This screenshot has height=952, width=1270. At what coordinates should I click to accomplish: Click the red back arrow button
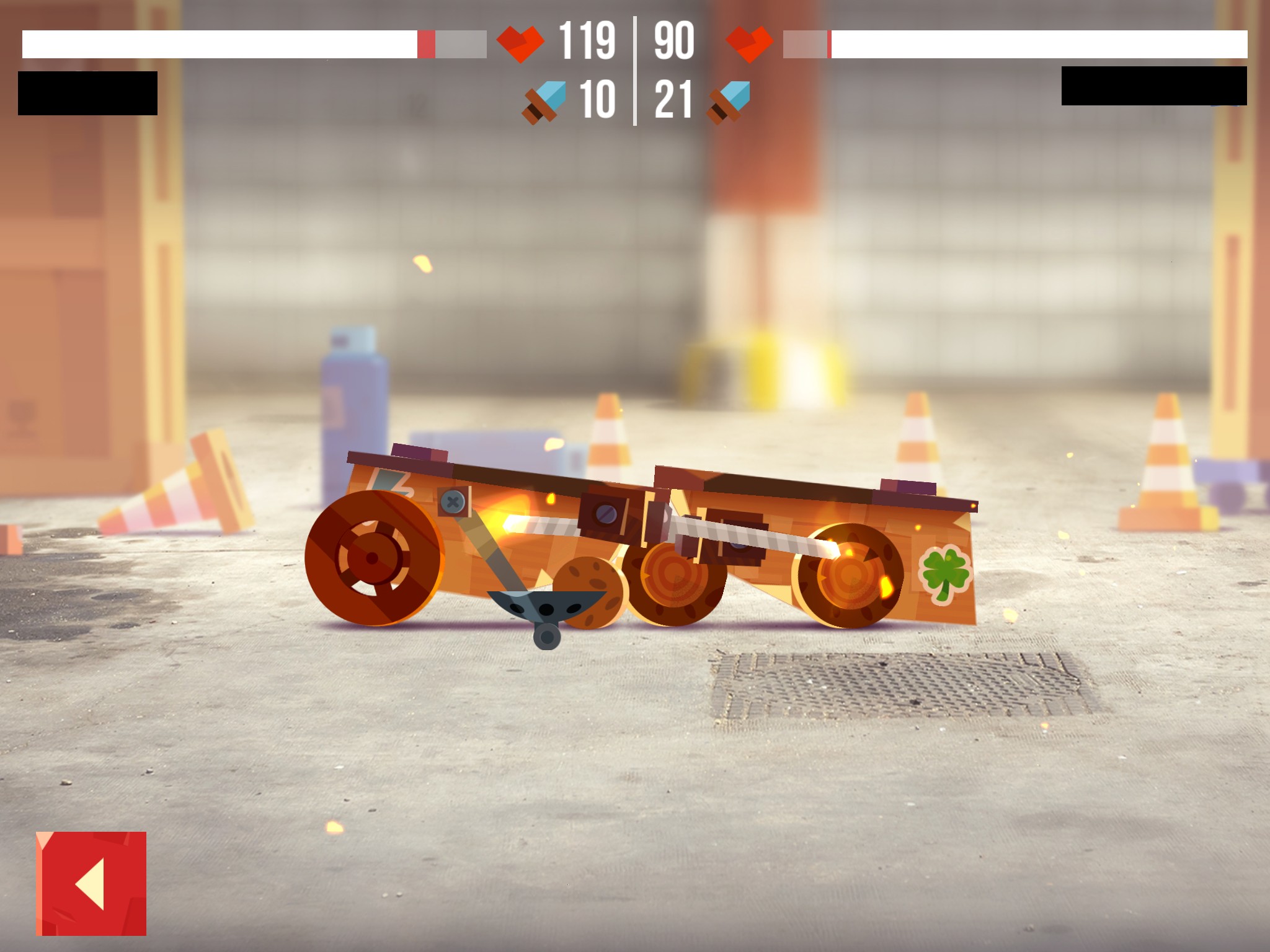(91, 883)
